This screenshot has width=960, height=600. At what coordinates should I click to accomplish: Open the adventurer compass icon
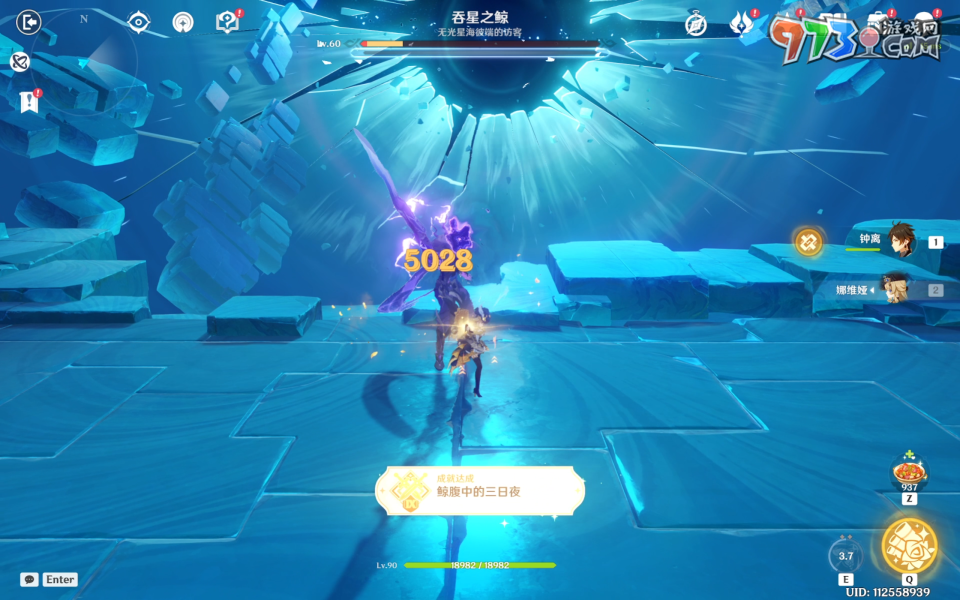(x=696, y=24)
